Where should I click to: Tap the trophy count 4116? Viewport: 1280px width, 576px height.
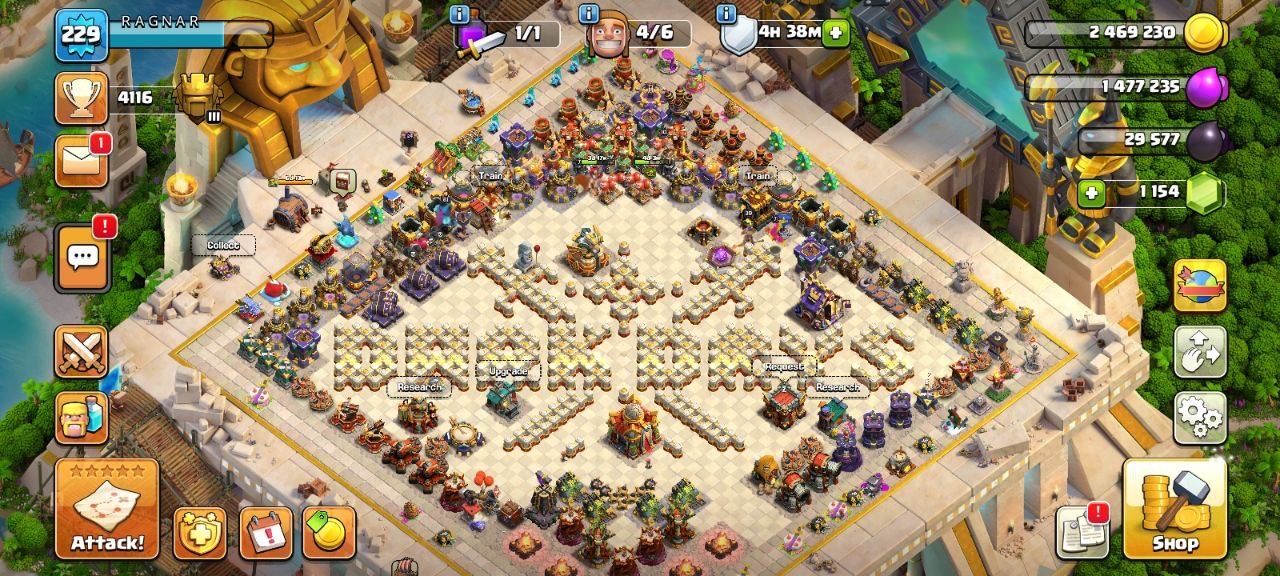pyautogui.click(x=134, y=97)
